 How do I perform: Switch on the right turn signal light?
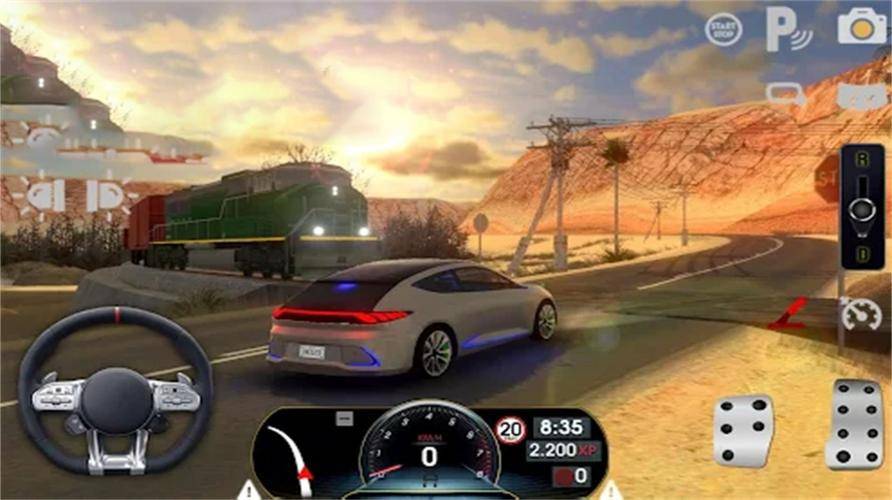(111, 195)
